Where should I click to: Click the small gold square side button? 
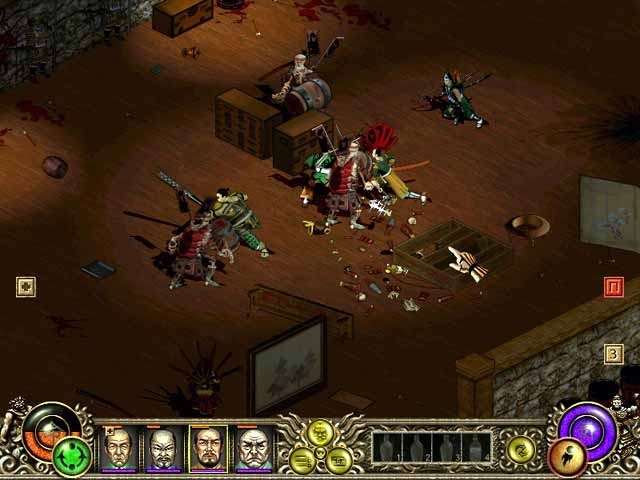[x=26, y=287]
